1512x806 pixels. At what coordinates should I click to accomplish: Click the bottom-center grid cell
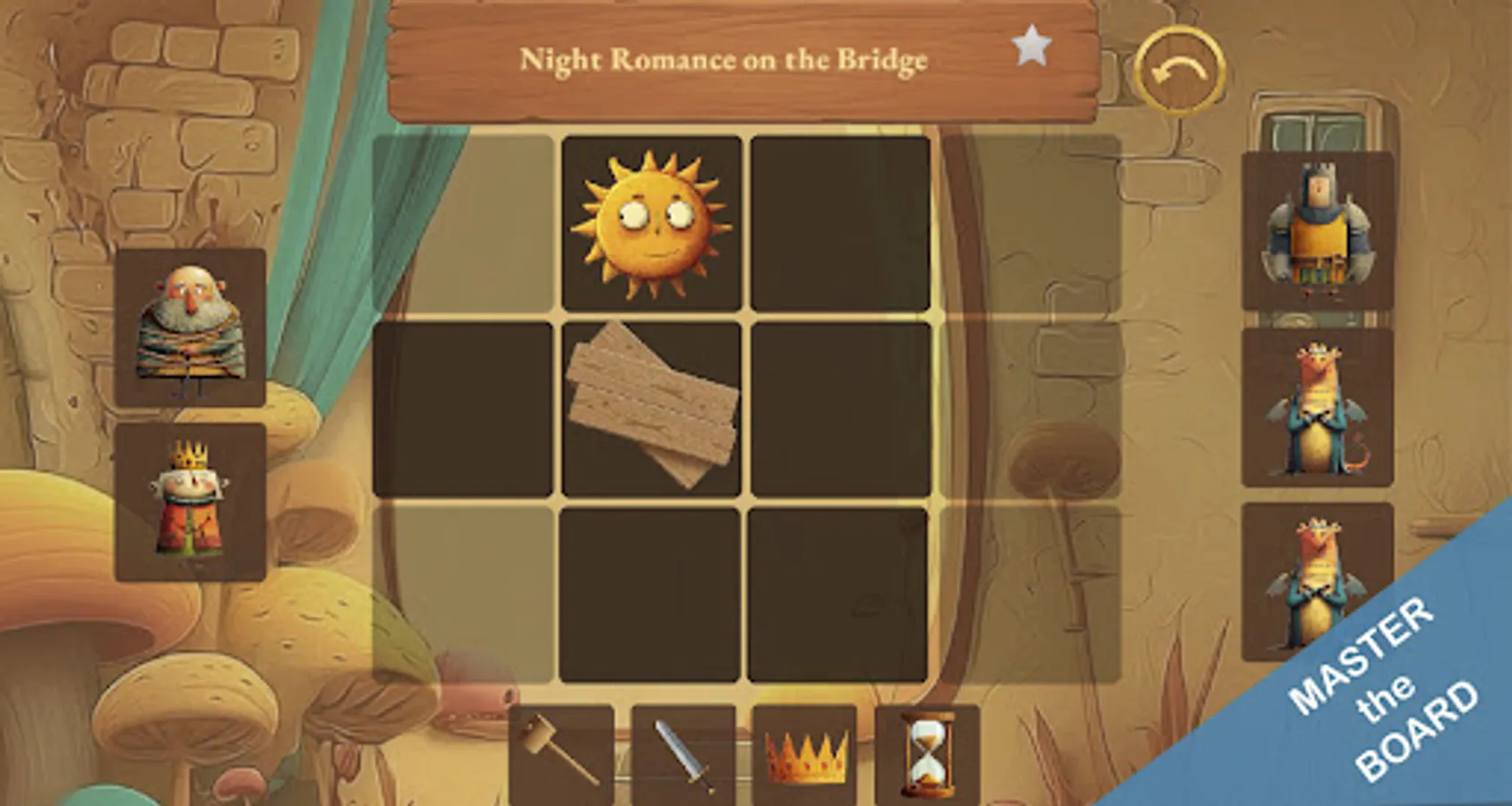(x=652, y=596)
